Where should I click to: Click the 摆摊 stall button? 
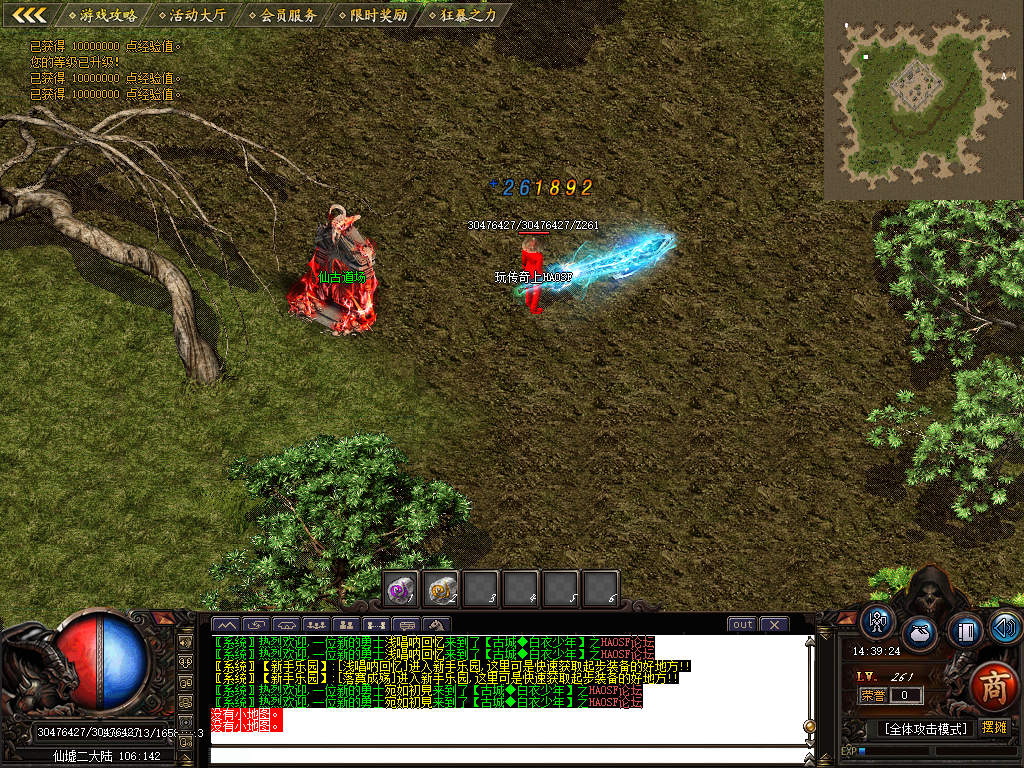pos(994,728)
